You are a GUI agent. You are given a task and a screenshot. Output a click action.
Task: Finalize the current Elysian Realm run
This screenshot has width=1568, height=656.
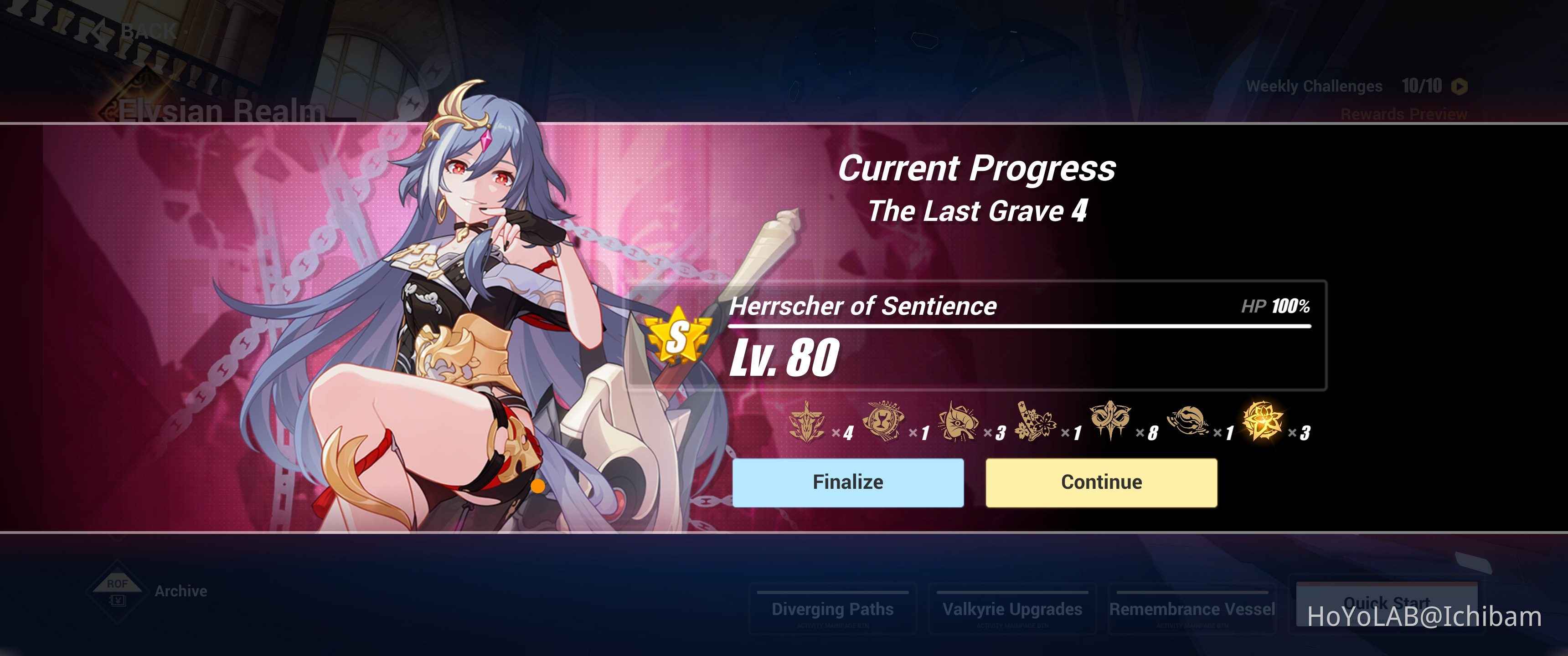tap(847, 482)
